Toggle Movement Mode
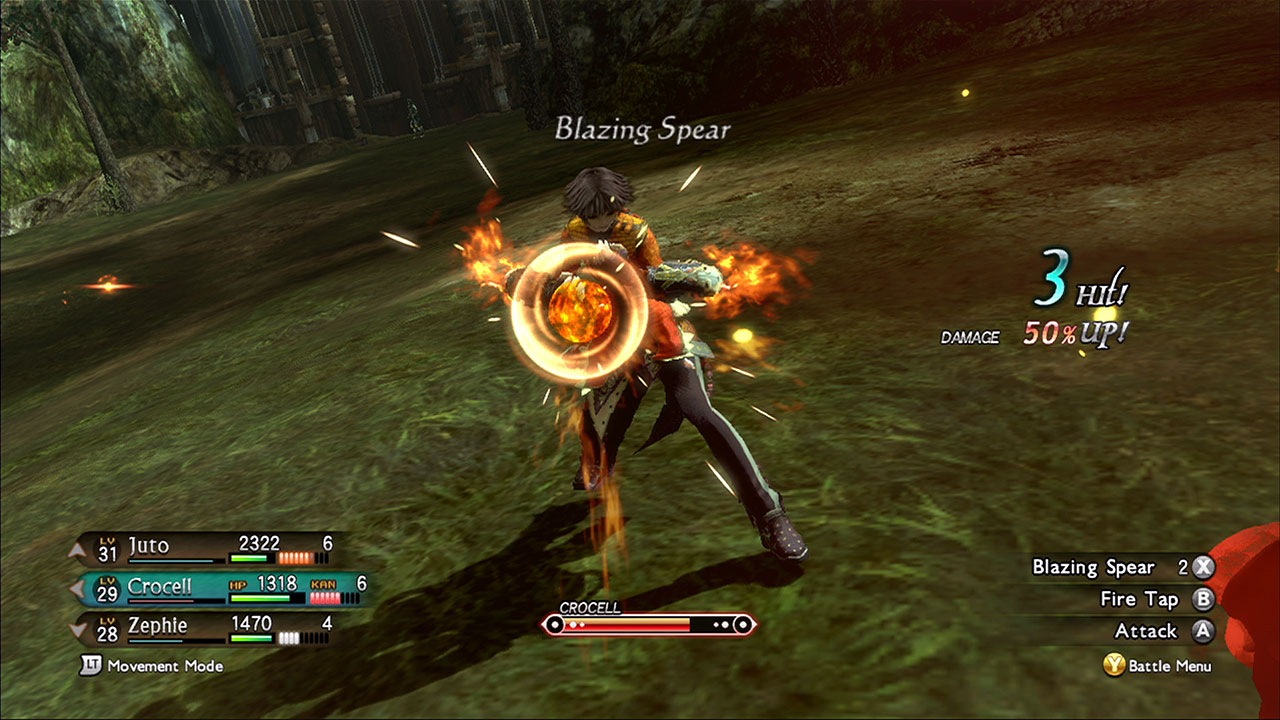Viewport: 1280px width, 720px height. pyautogui.click(x=152, y=666)
